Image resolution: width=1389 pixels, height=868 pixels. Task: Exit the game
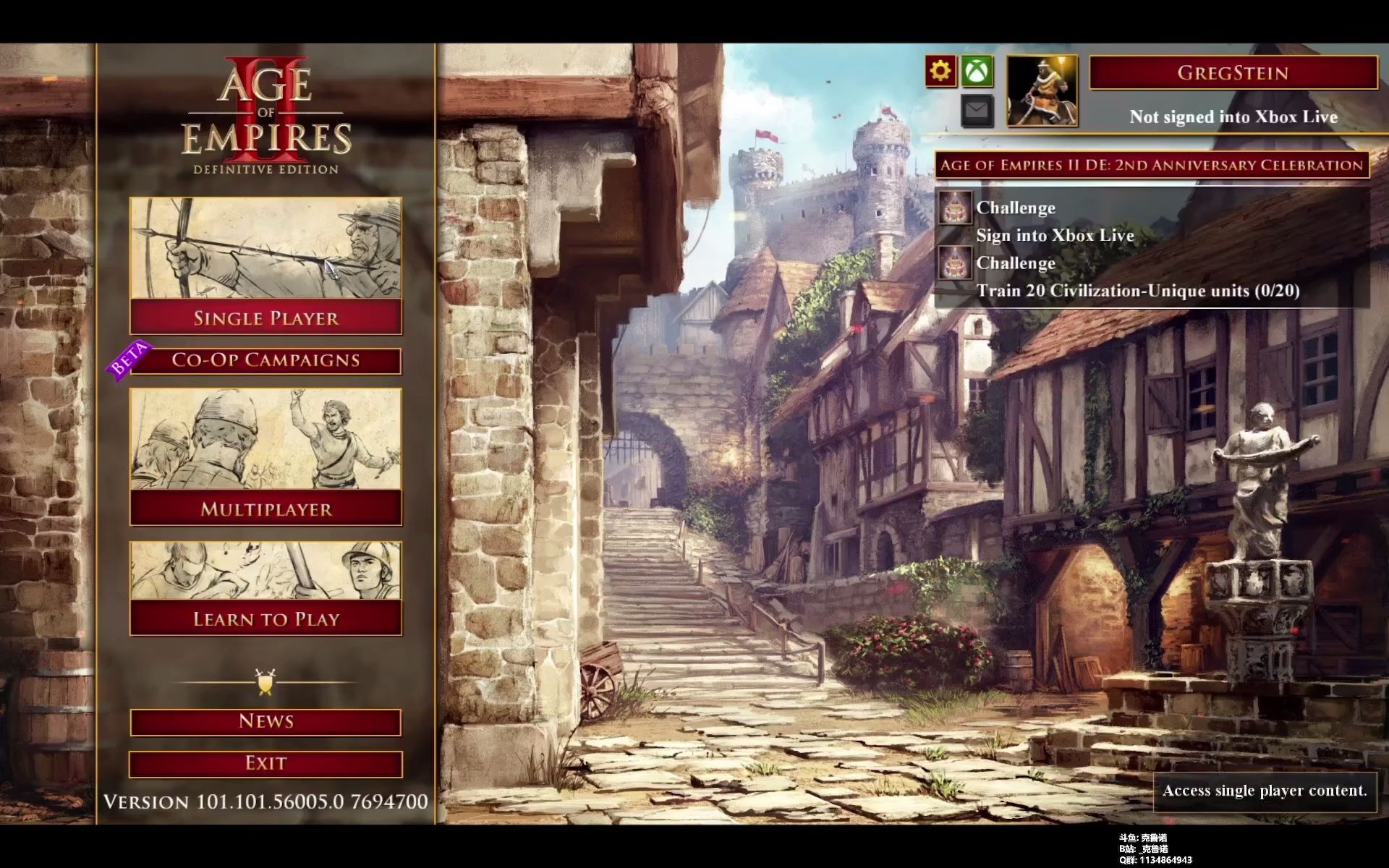(266, 763)
